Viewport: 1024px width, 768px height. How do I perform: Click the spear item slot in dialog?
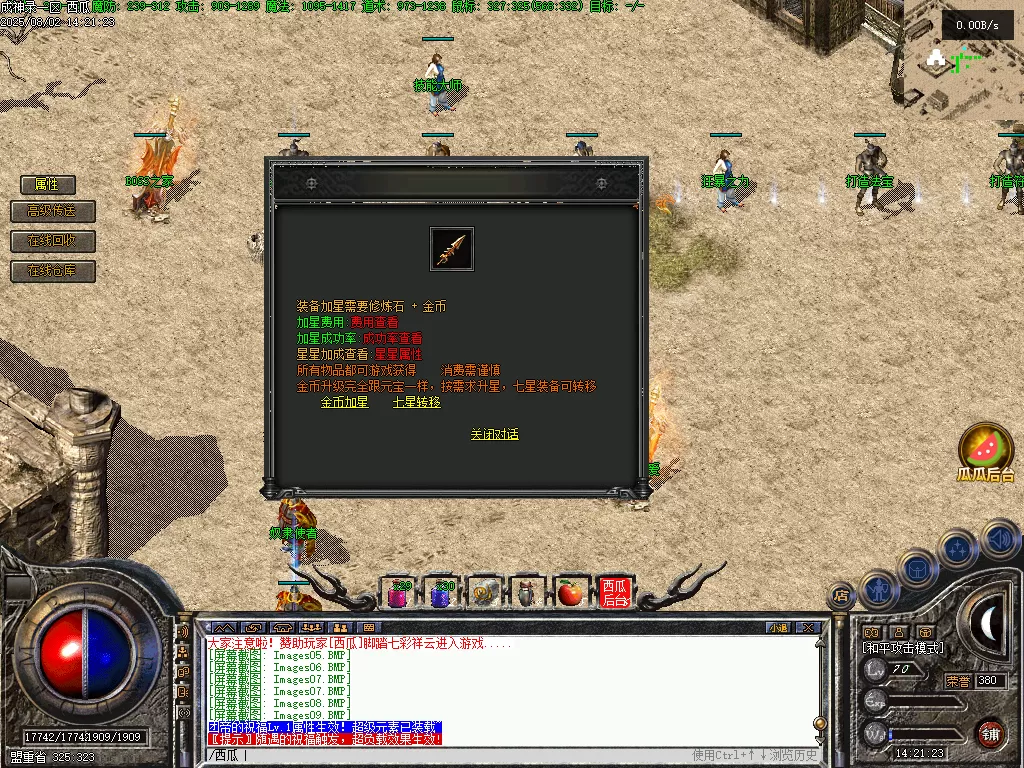coord(452,249)
